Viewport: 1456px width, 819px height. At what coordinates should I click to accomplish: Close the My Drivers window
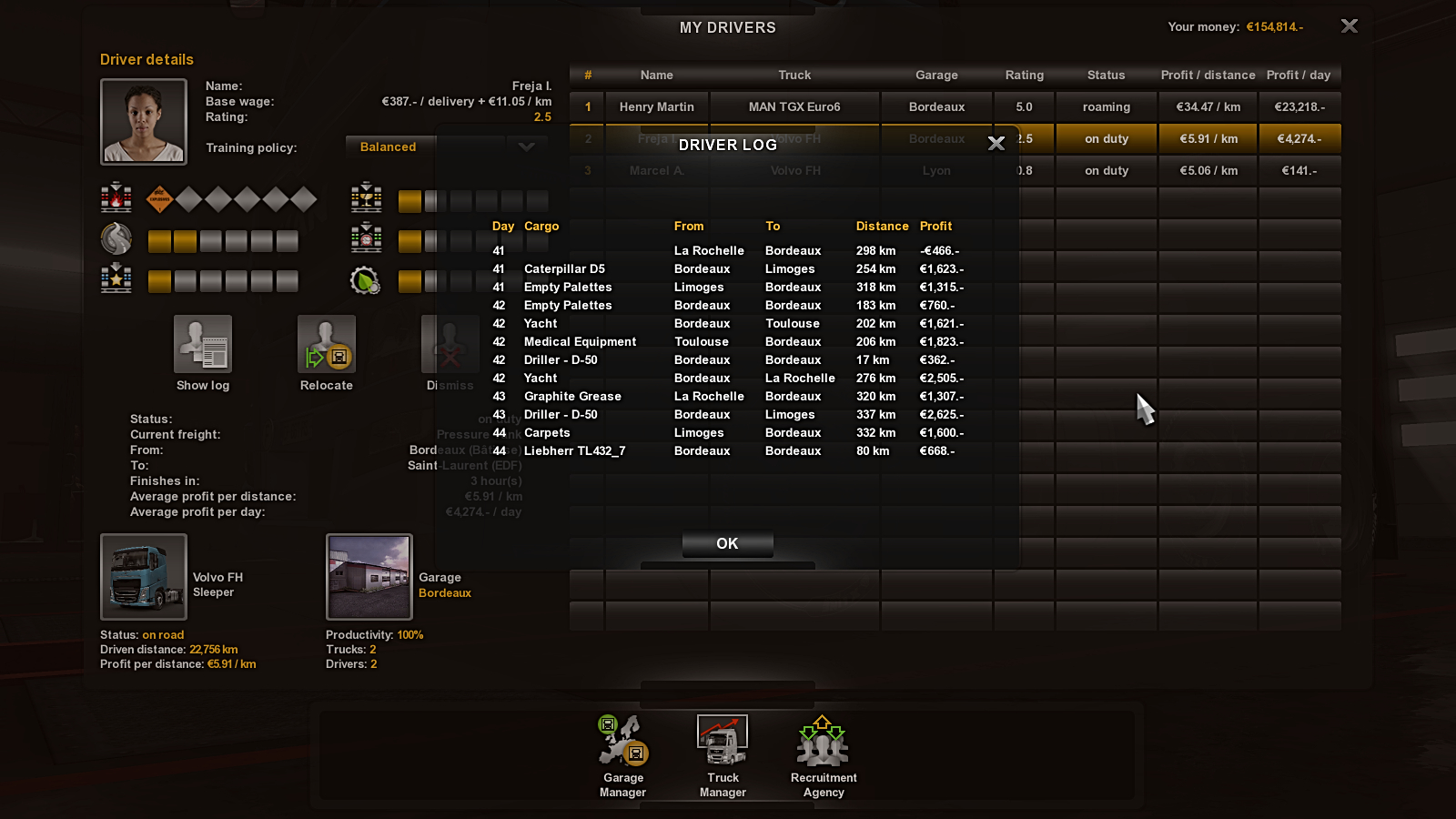click(x=1349, y=26)
